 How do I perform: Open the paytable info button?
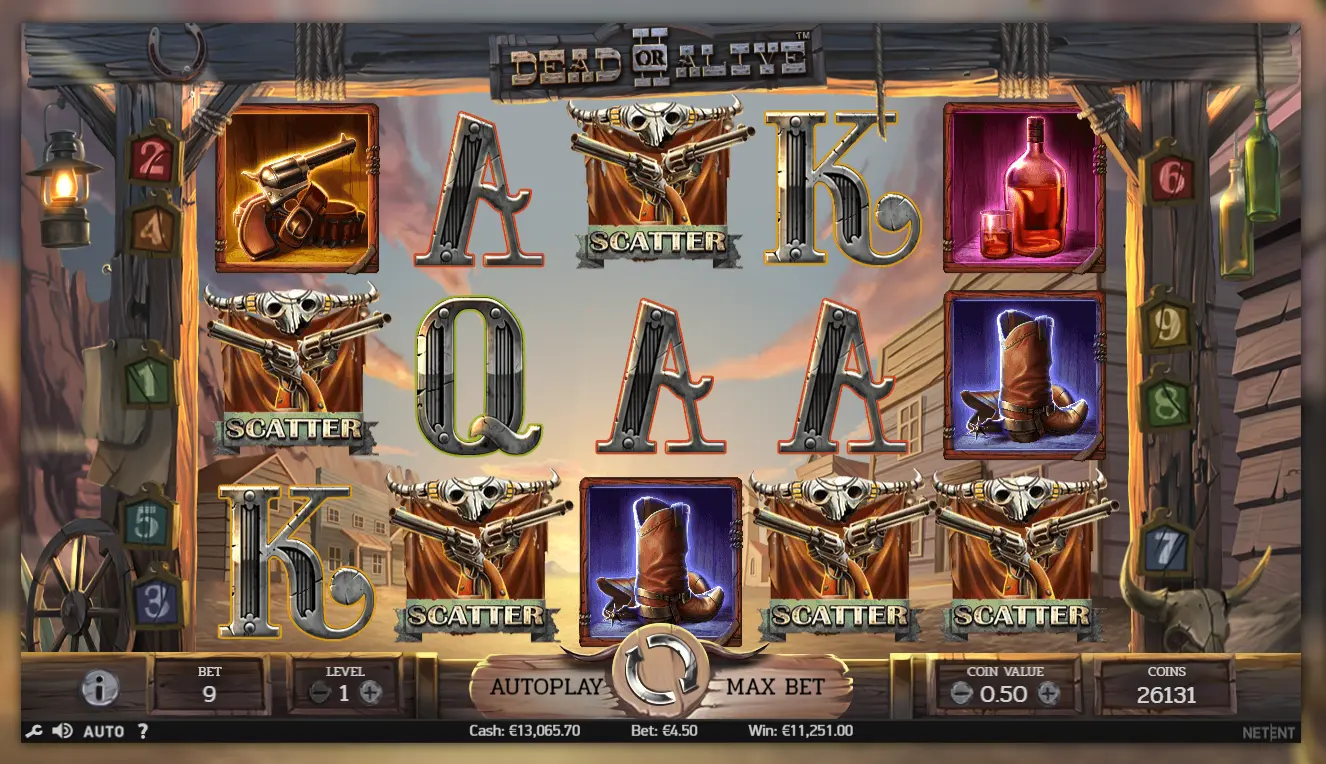click(99, 687)
